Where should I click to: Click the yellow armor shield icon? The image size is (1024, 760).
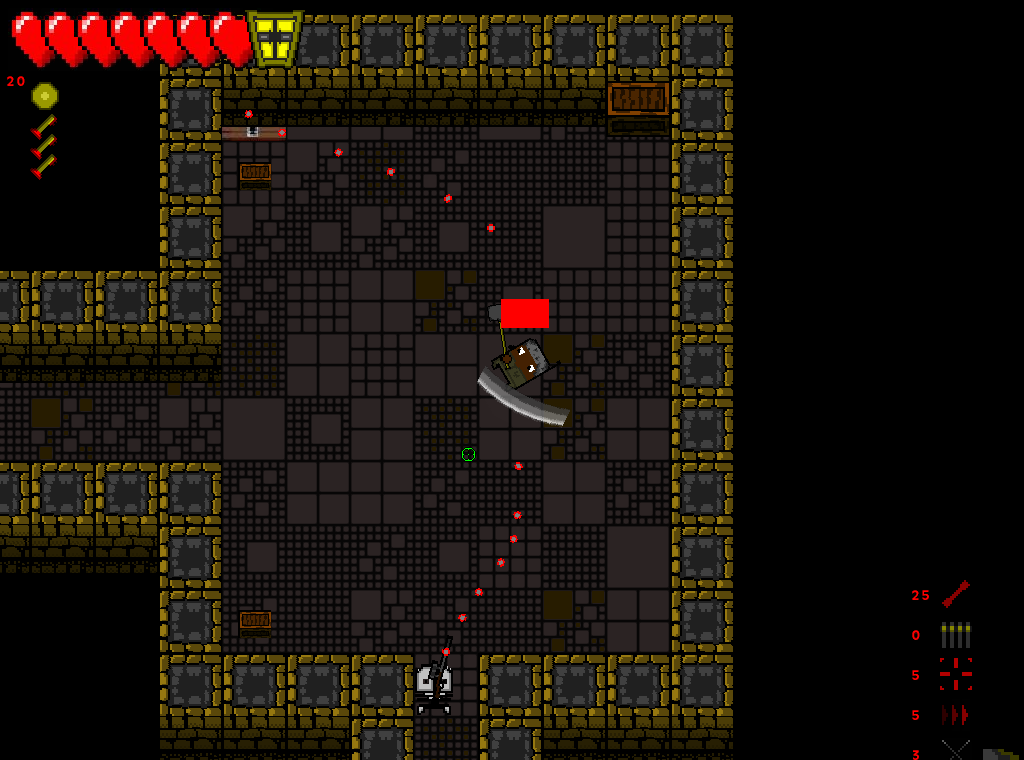(x=275, y=39)
